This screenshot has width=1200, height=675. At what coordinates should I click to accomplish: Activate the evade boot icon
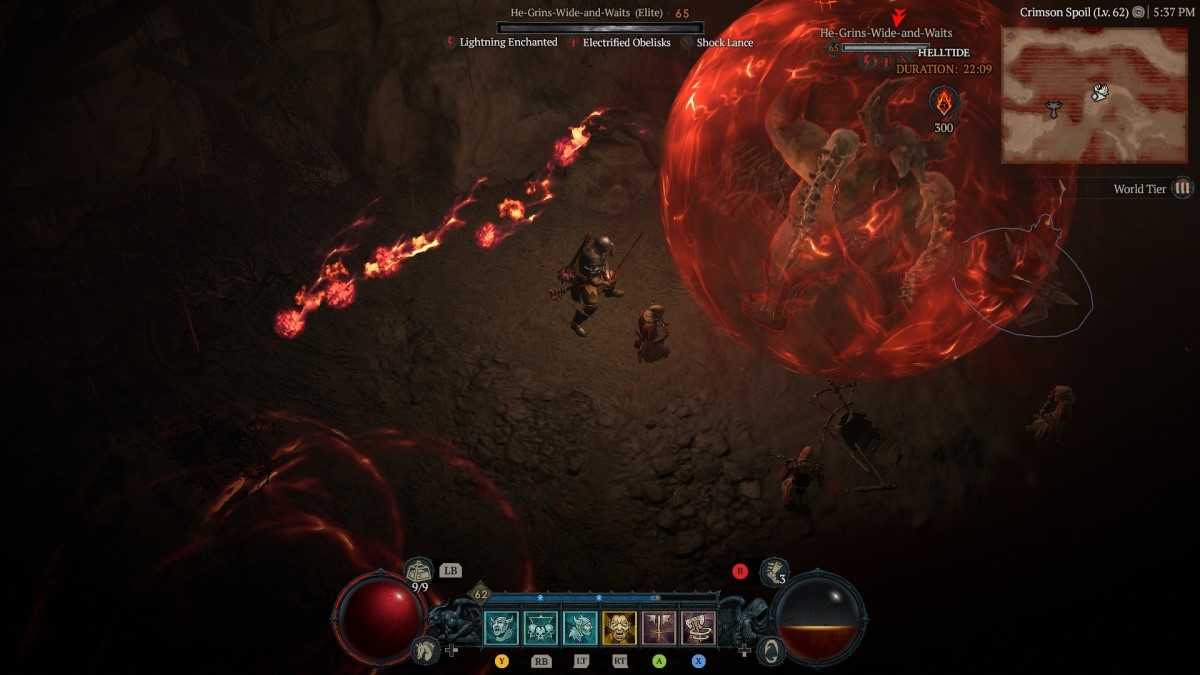click(x=771, y=572)
